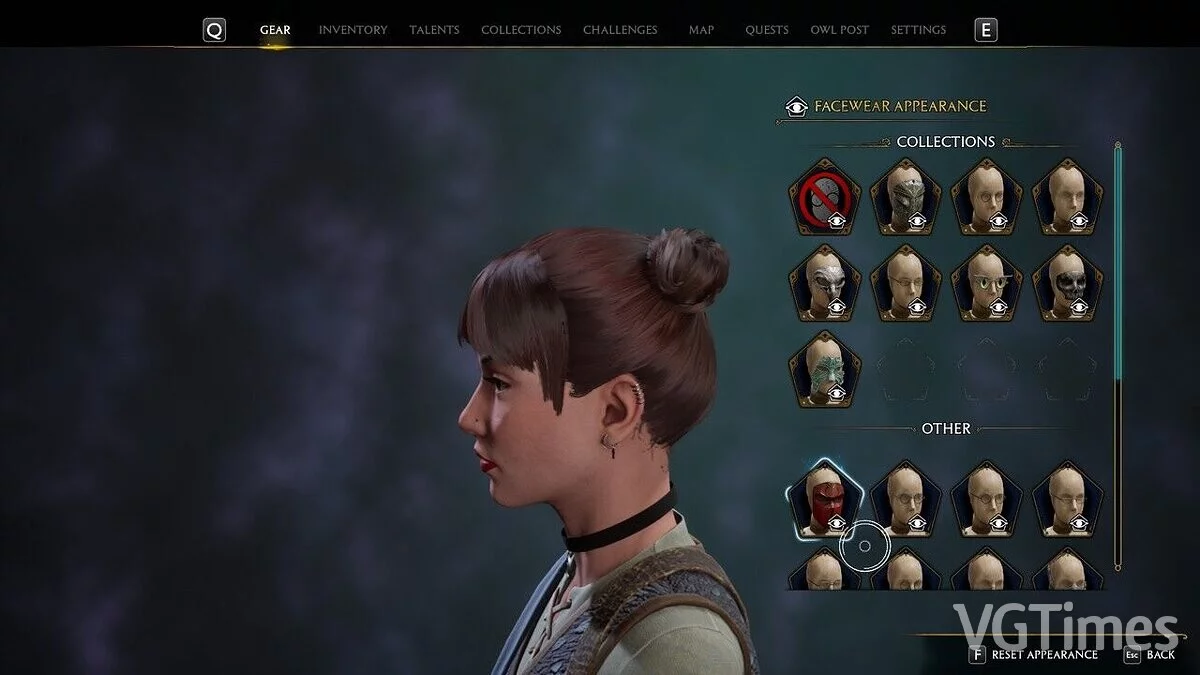This screenshot has width=1200, height=675.
Task: Switch to the Talents tab
Action: (434, 30)
